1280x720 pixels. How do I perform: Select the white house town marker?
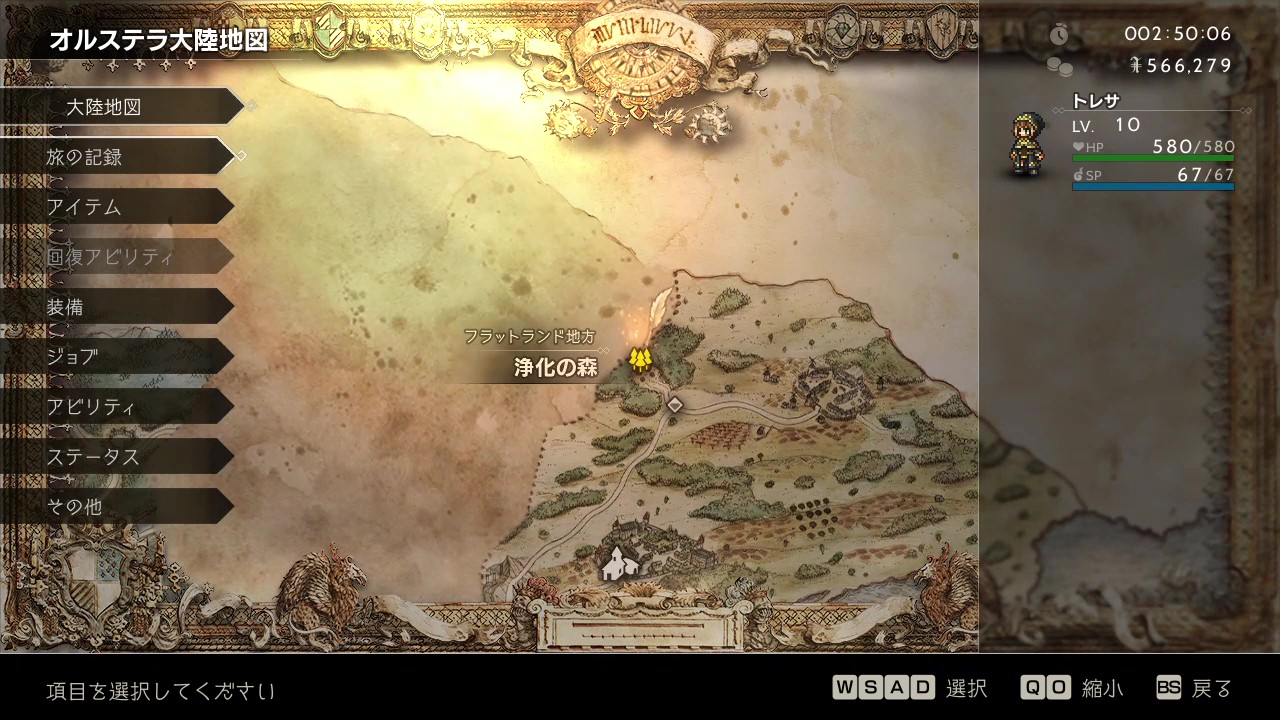pos(614,564)
